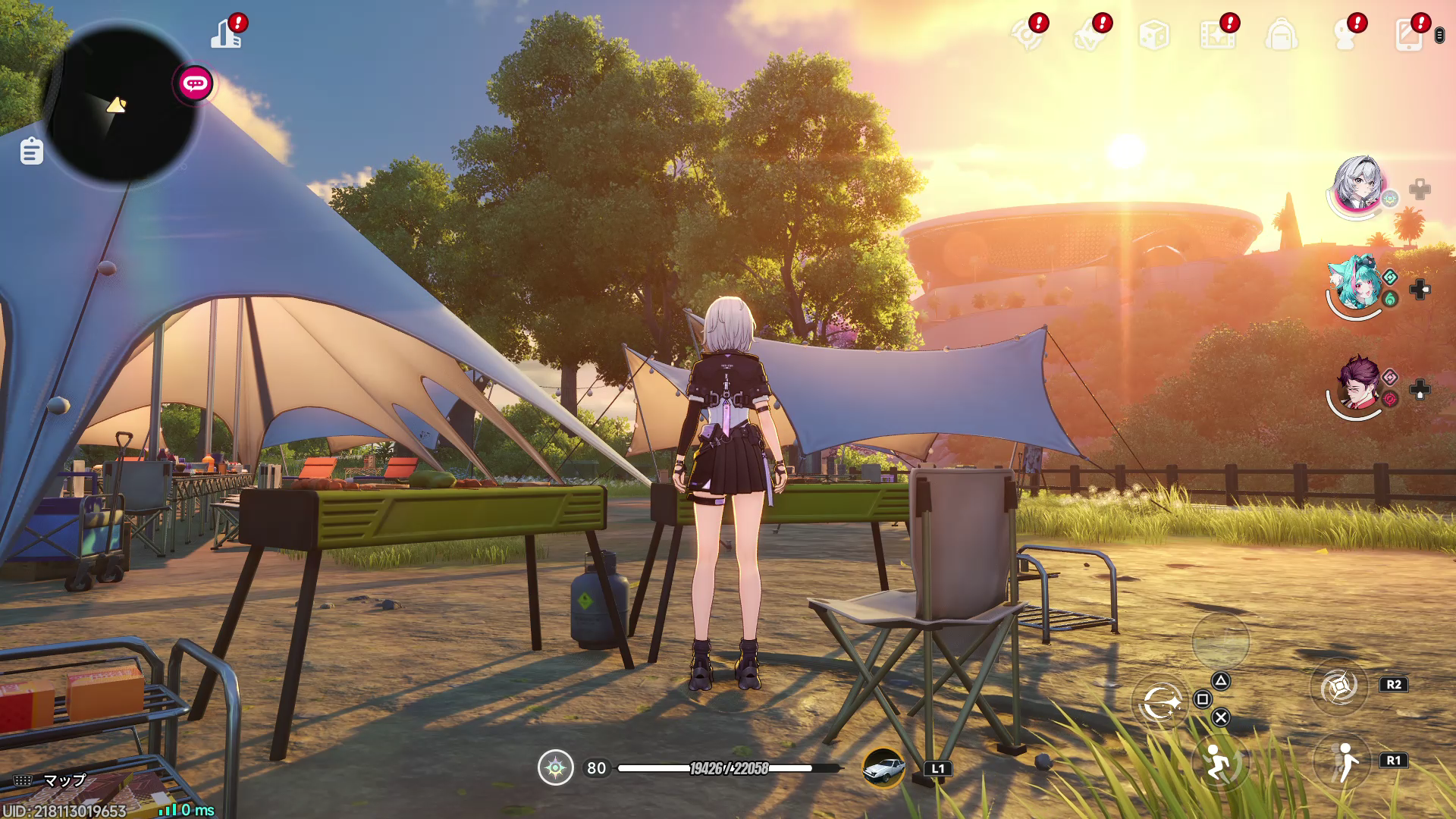1456x819 pixels.
Task: Click the compass icon beside level 80
Action: coord(555,768)
